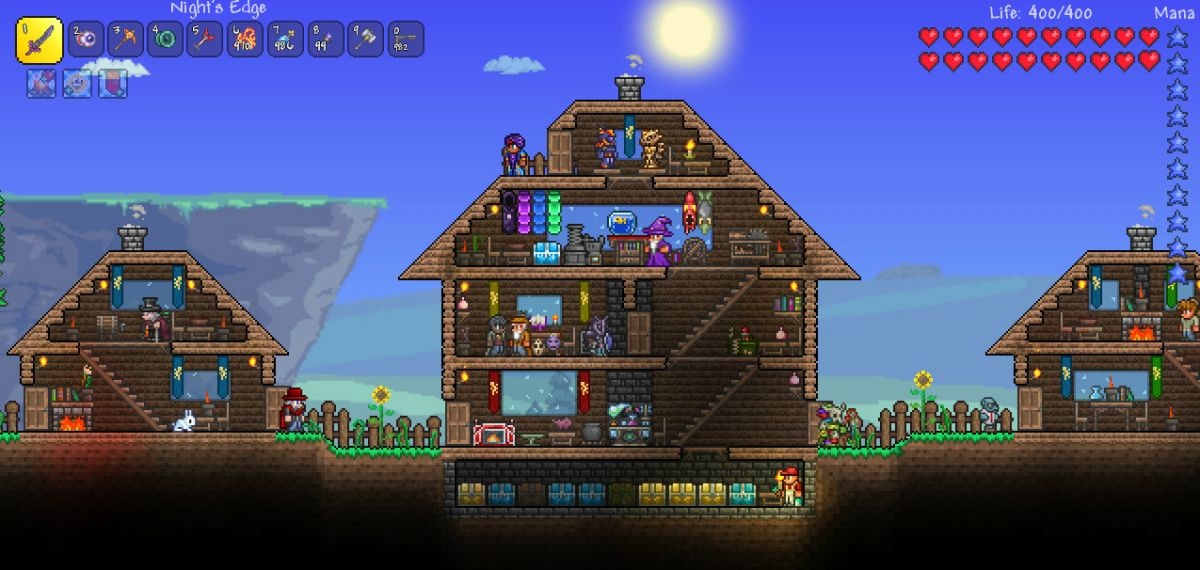Screen dimensions: 1200x570
Task: Select the eyeball item in slot 2
Action: tap(85, 39)
